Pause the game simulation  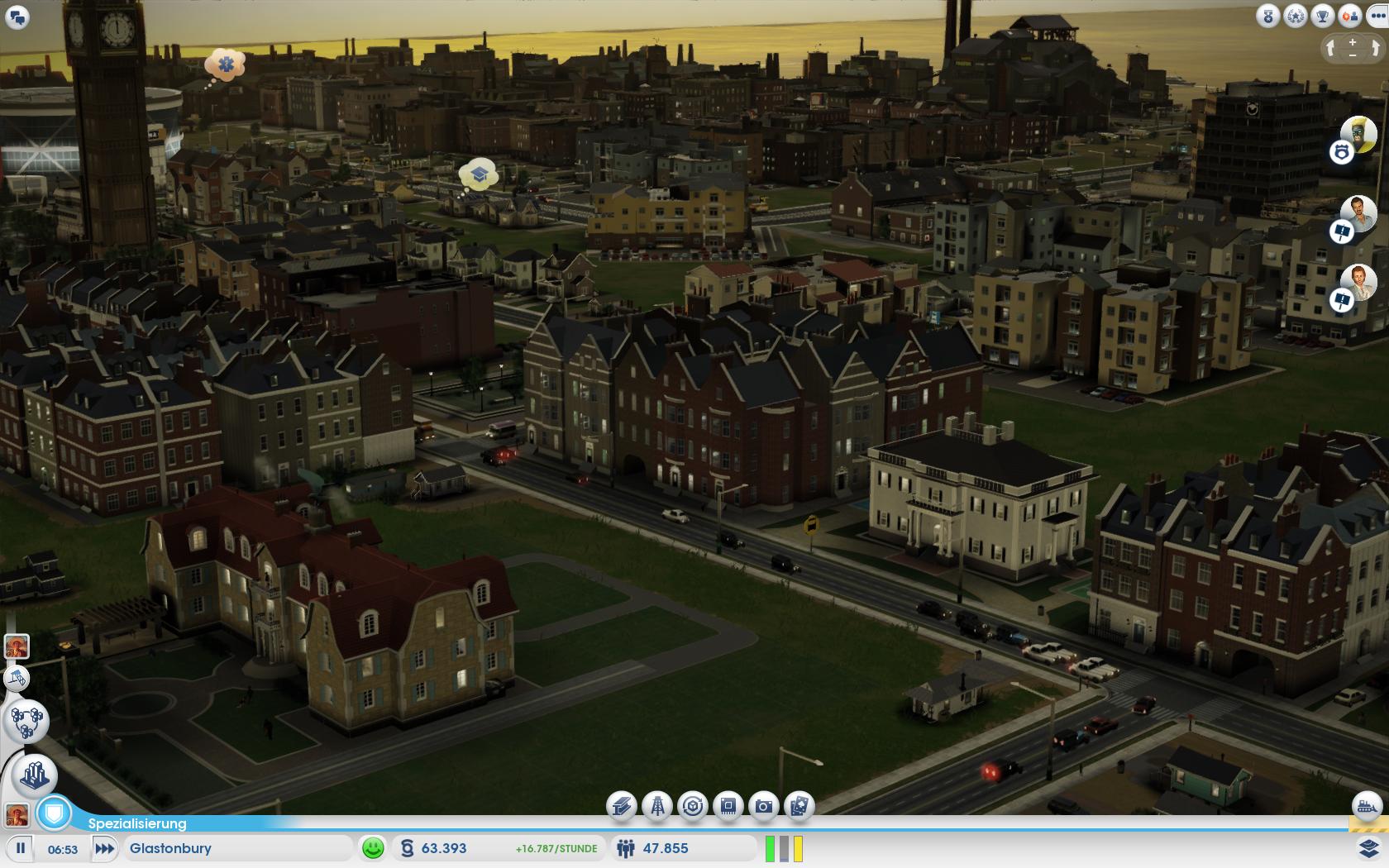coord(21,848)
